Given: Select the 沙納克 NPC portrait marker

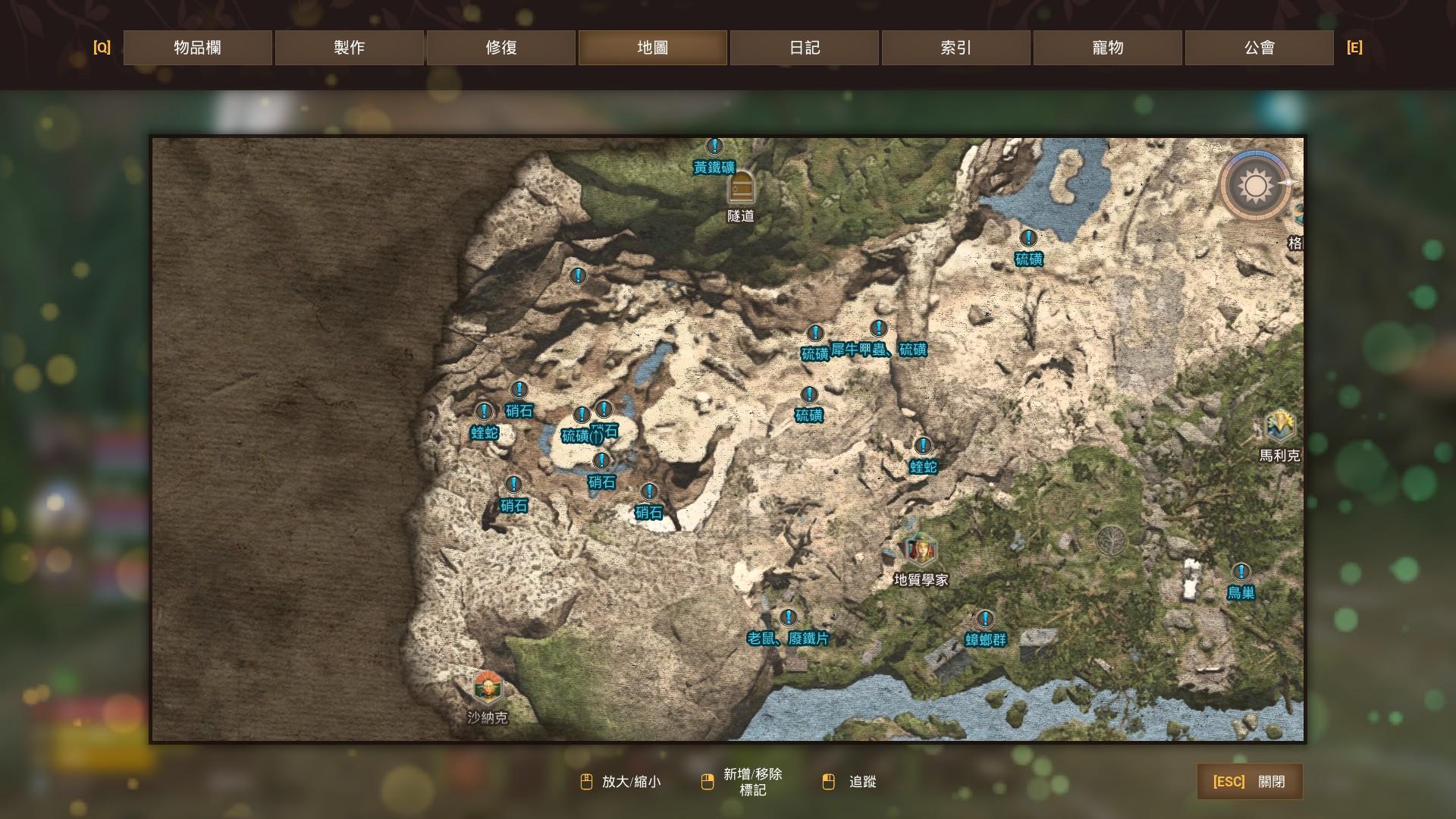Looking at the screenshot, I should 487,687.
